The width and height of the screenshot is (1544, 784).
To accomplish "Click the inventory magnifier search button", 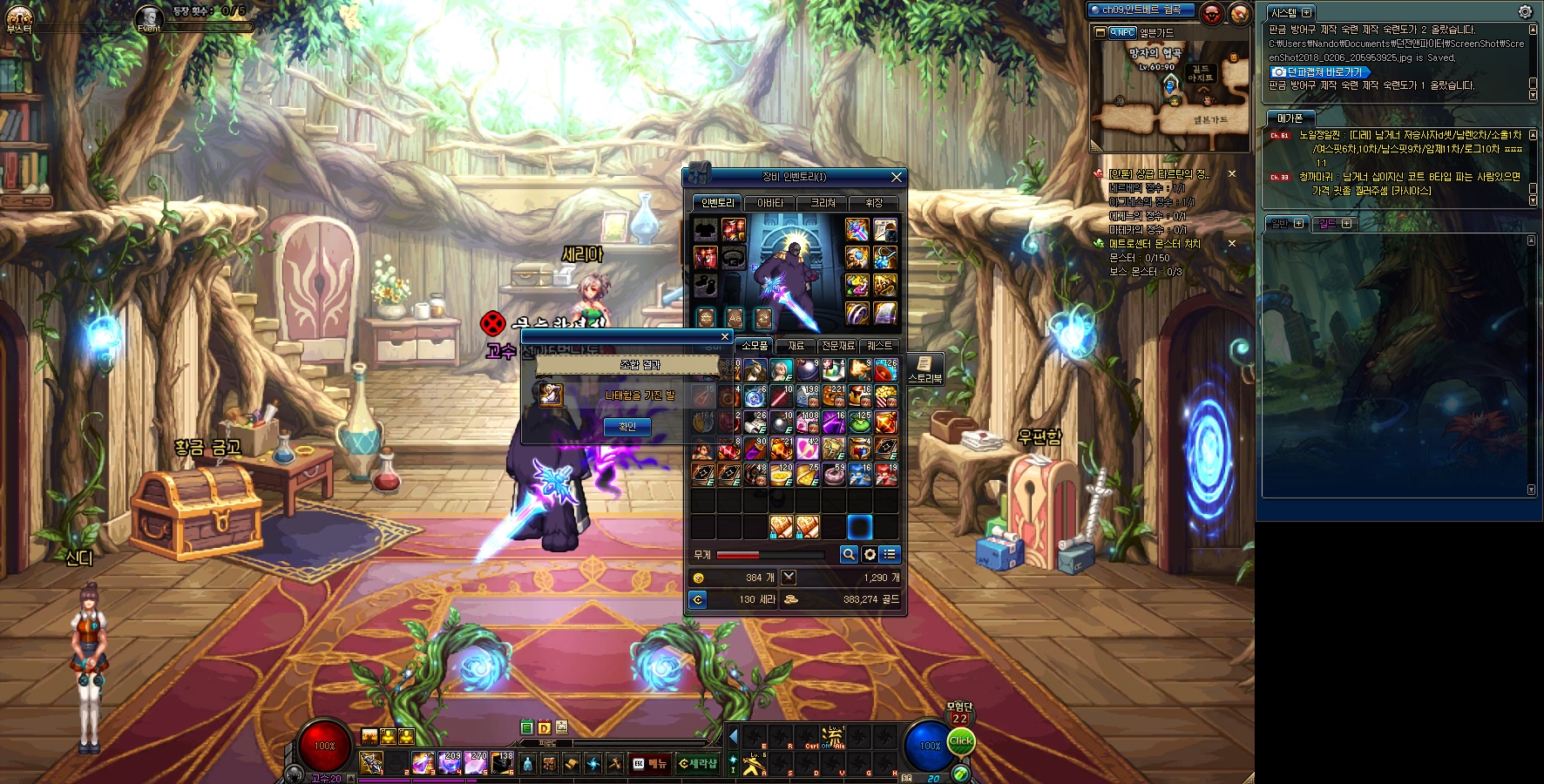I will [x=849, y=554].
